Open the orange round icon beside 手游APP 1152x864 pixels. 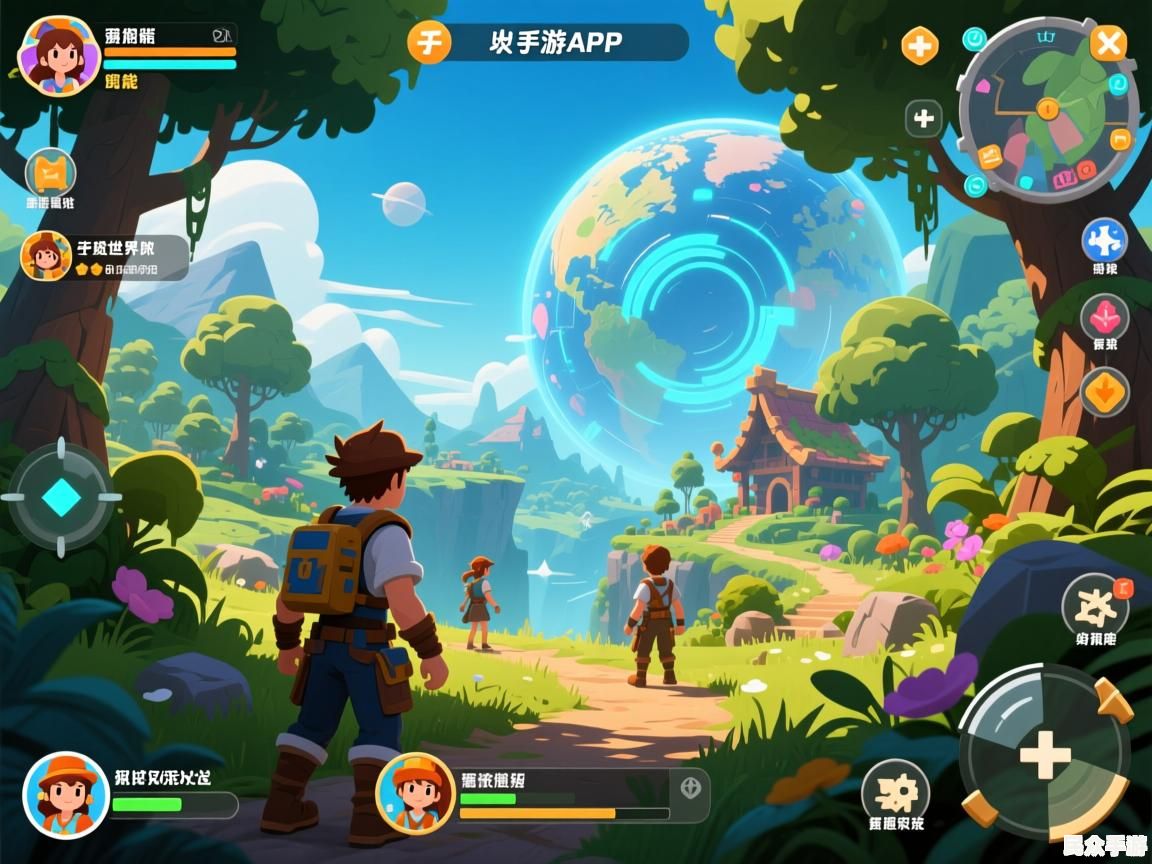coord(430,43)
